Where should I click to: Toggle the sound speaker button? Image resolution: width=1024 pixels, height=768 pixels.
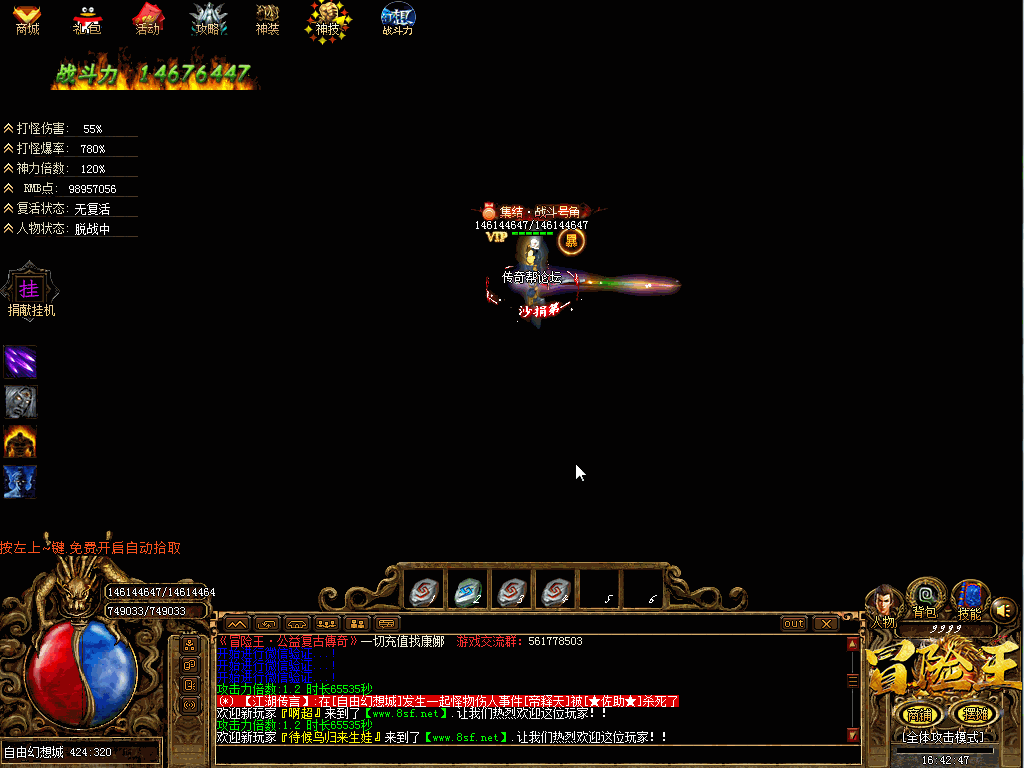tap(1003, 609)
